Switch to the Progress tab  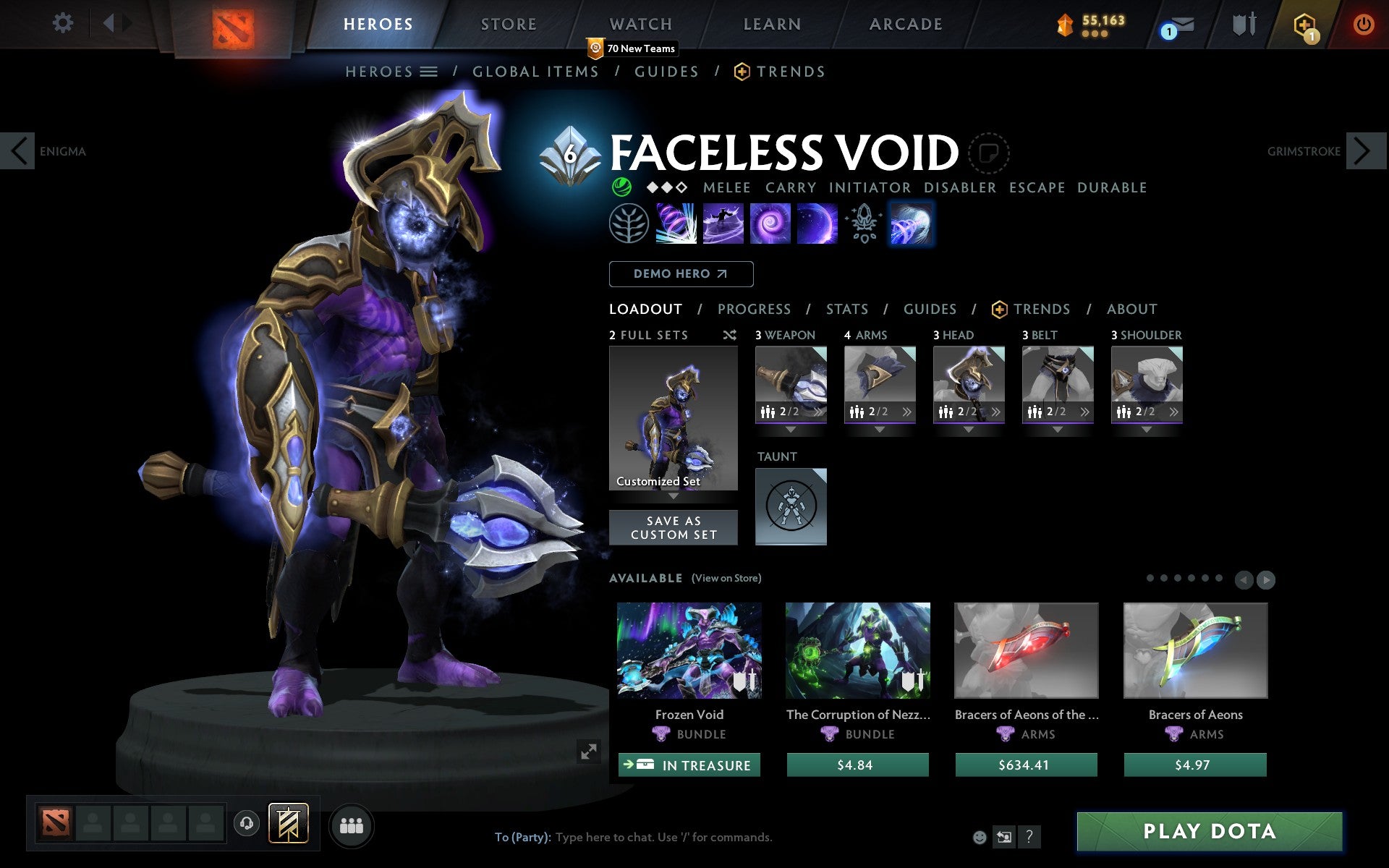click(754, 309)
